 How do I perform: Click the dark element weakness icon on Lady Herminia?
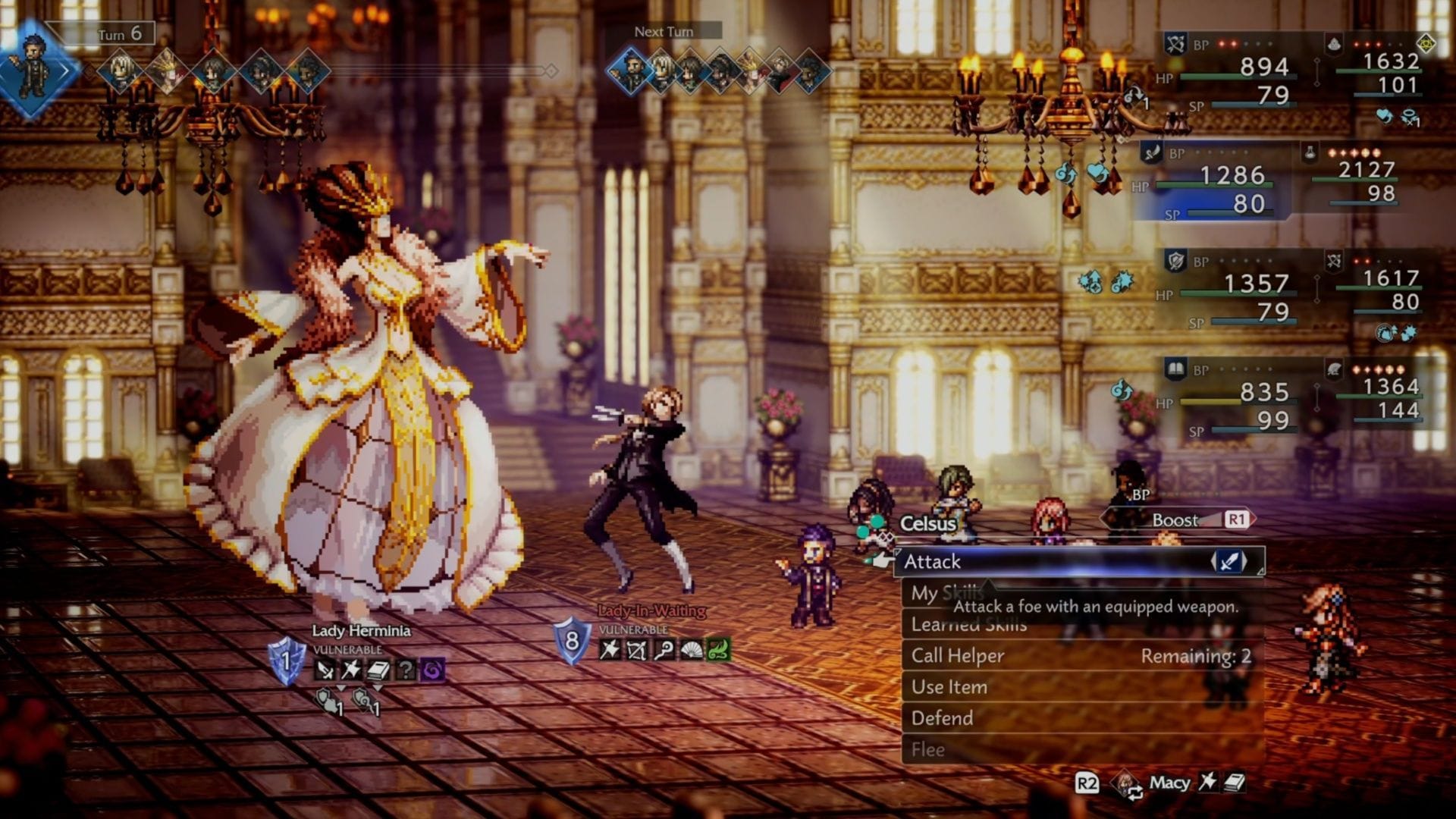pos(433,669)
